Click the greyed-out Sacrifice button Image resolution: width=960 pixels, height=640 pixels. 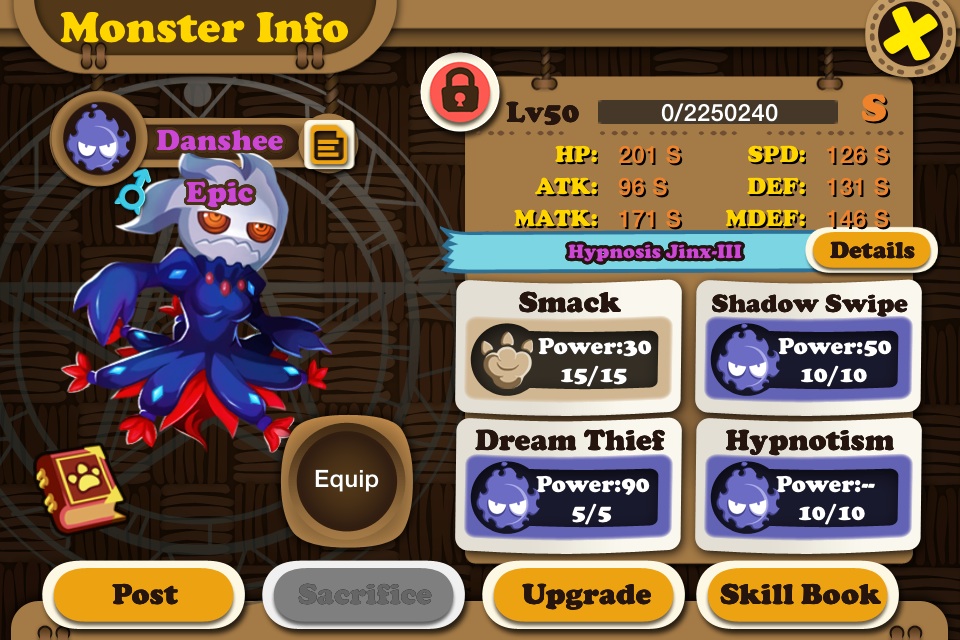pyautogui.click(x=364, y=594)
